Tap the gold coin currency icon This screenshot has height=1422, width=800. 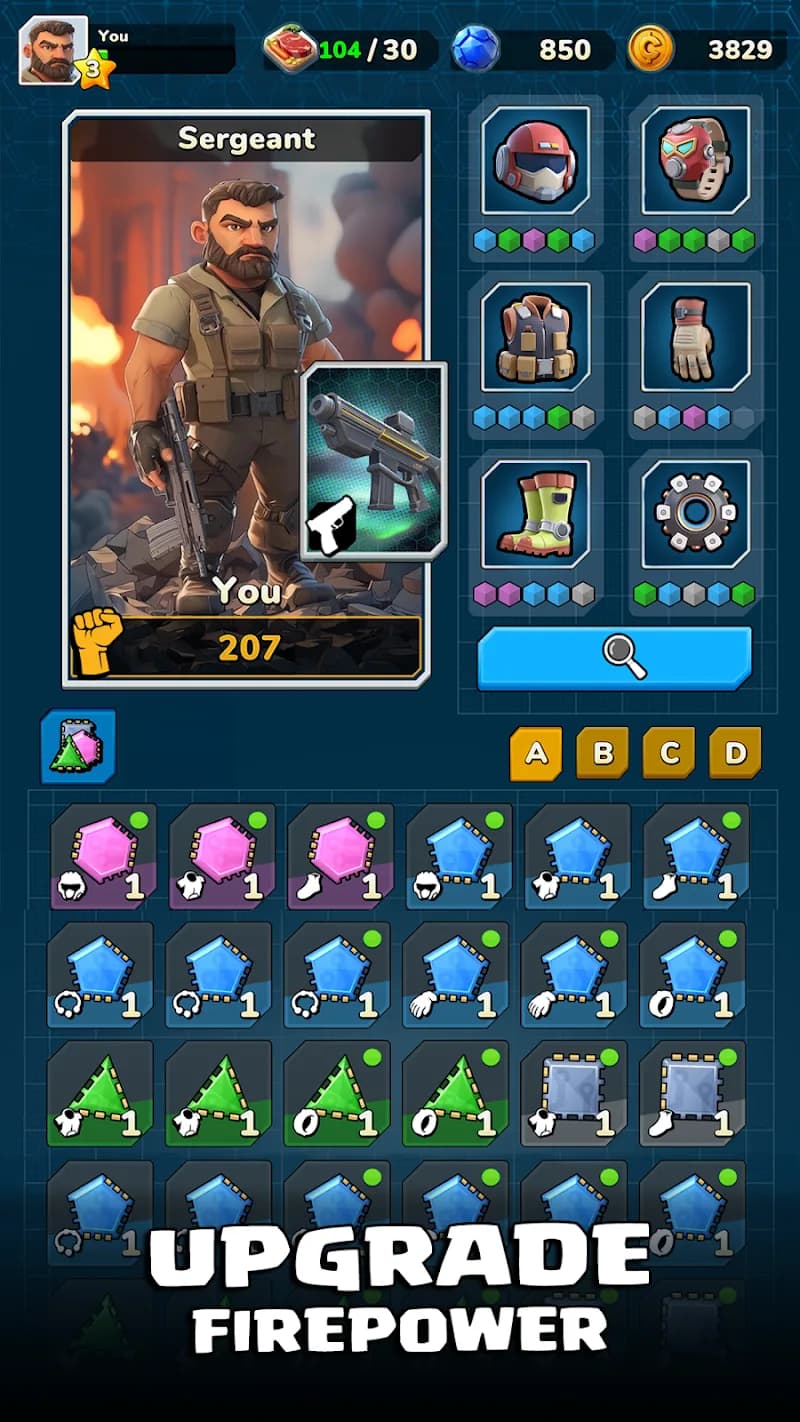[650, 49]
